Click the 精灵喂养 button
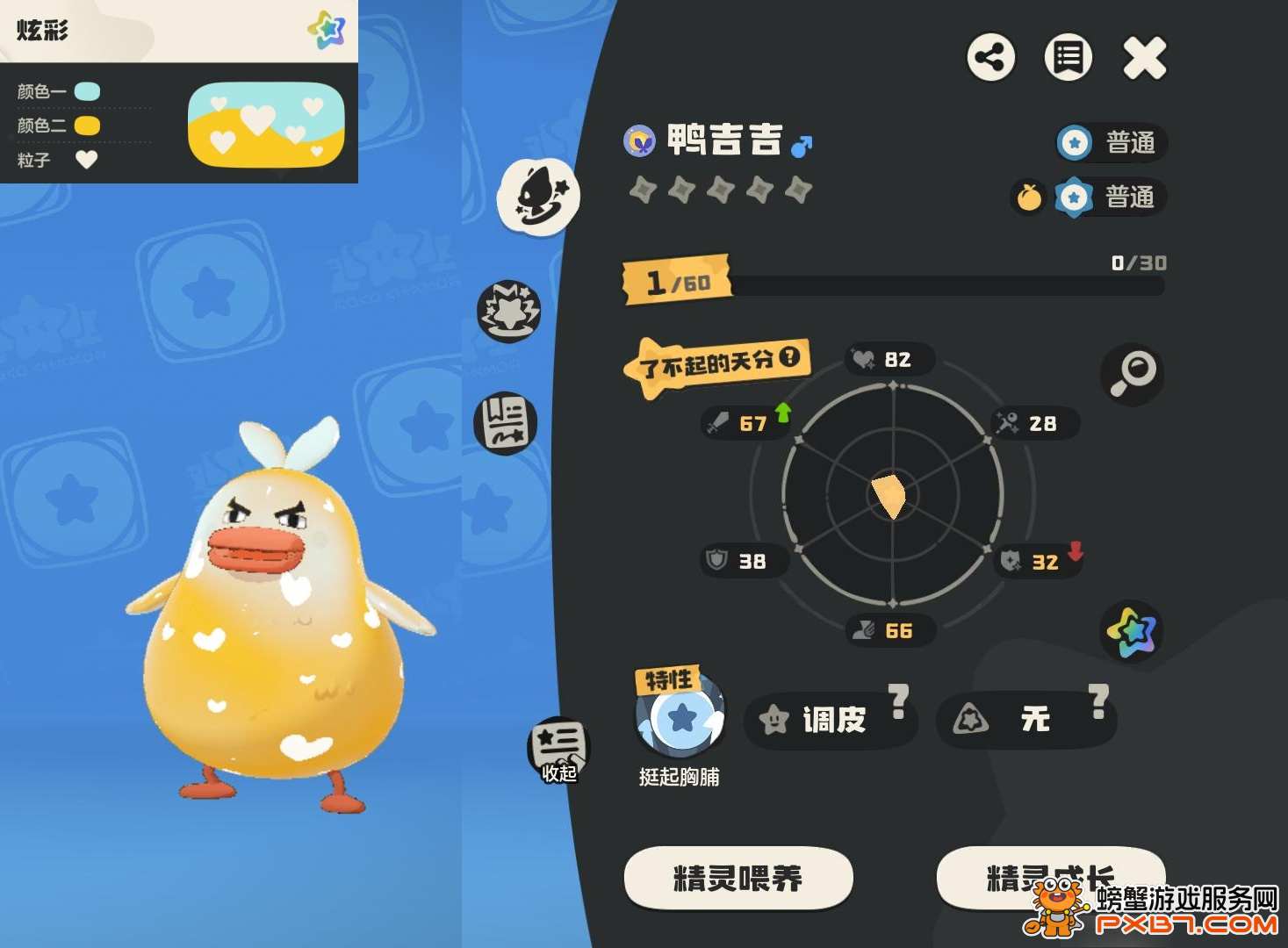Viewport: 1288px width, 948px height. (738, 877)
